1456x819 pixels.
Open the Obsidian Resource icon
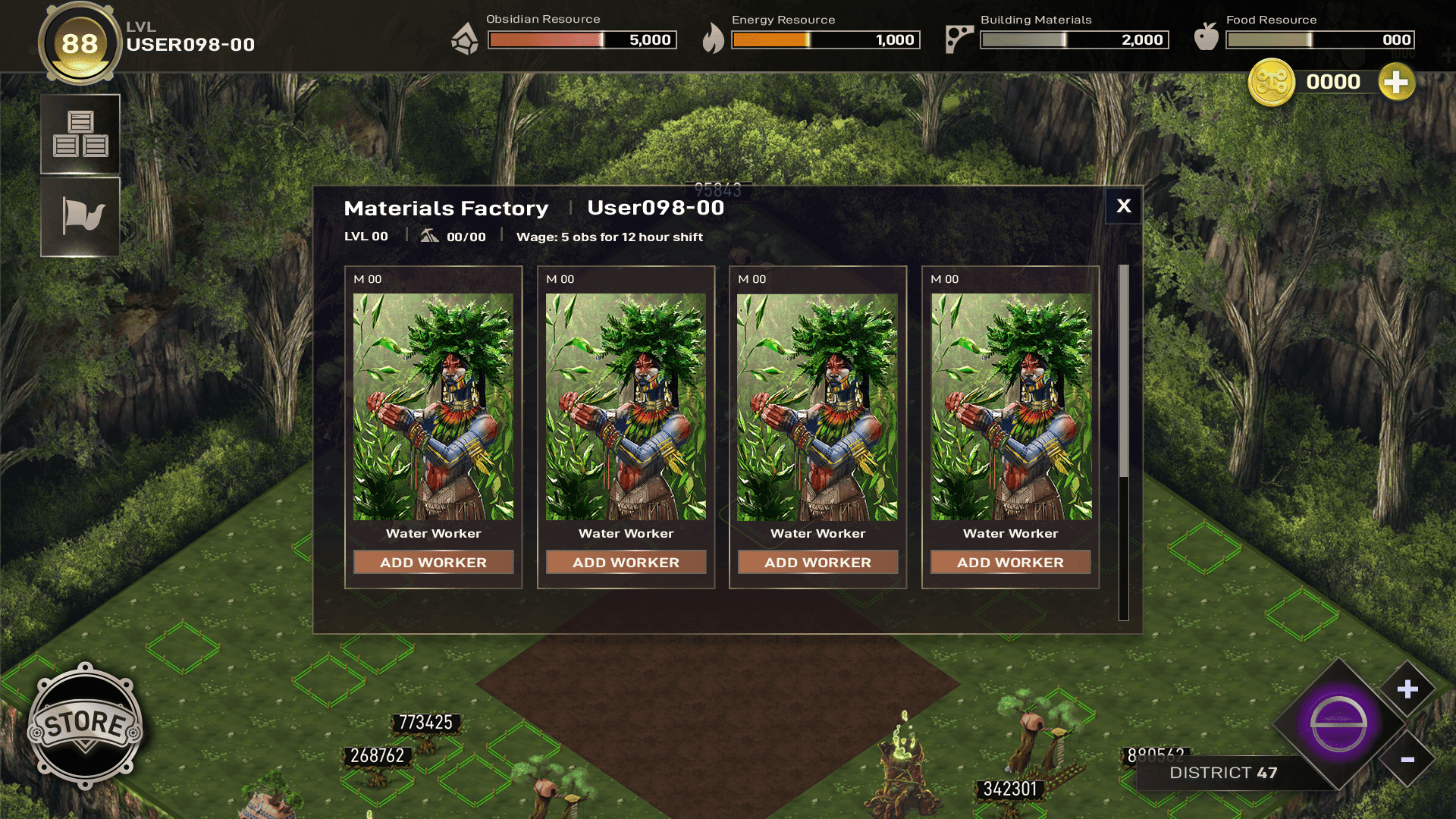(466, 41)
